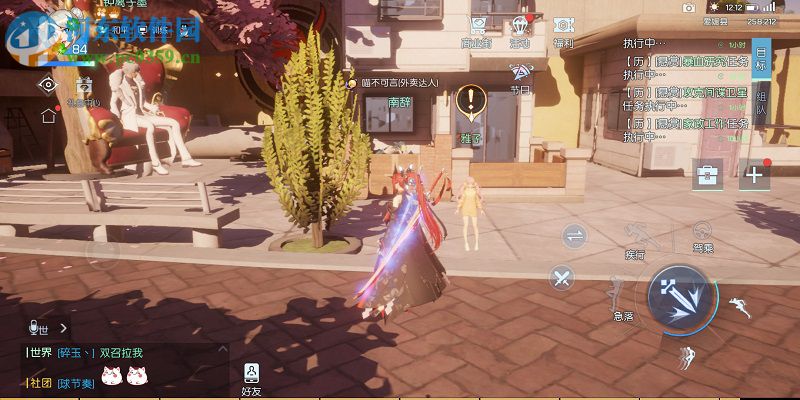Screen dimensions: 800x400
Task: Switch to the 目标 objectives tab
Action: (x=762, y=58)
